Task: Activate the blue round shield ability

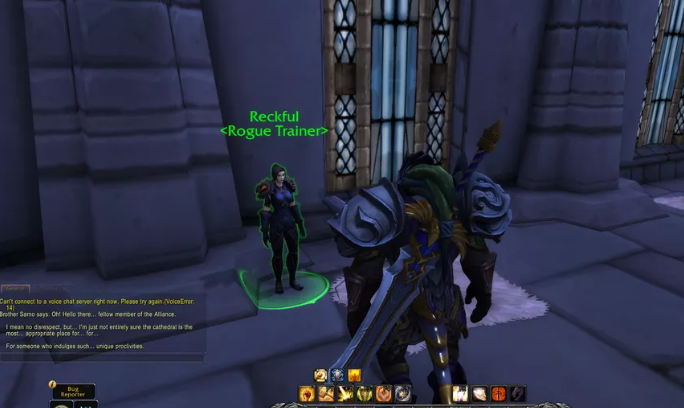Action: pyautogui.click(x=403, y=394)
